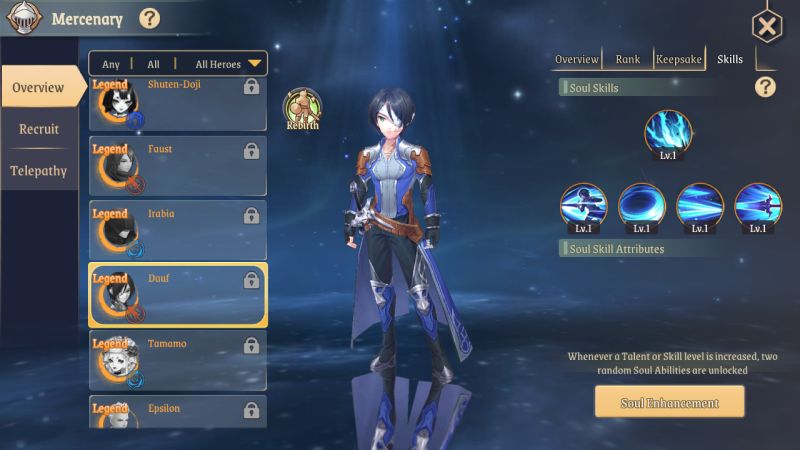Click the Rebirth icon
This screenshot has height=450, width=800.
click(x=301, y=108)
